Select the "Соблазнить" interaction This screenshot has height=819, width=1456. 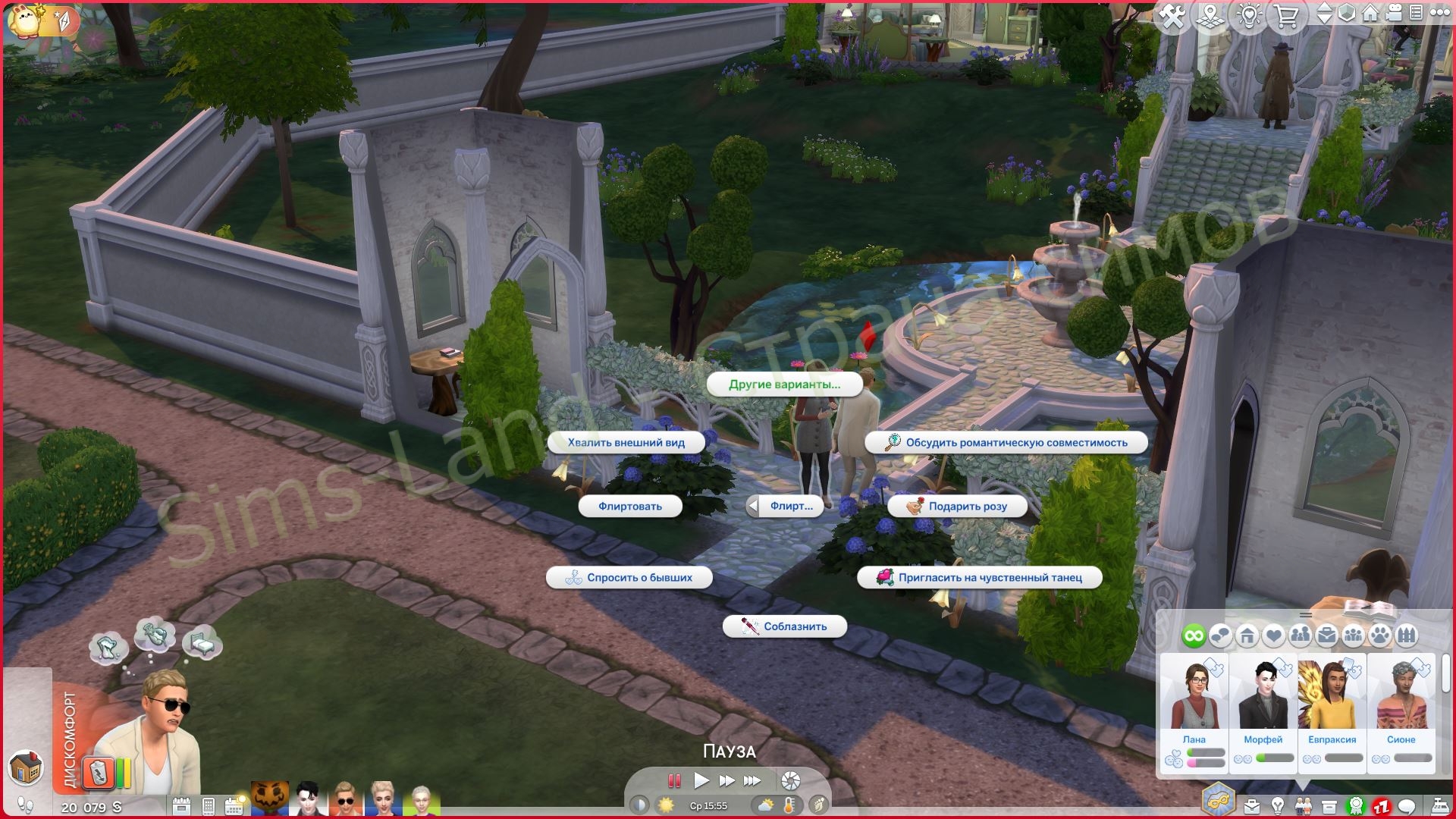pyautogui.click(x=785, y=626)
